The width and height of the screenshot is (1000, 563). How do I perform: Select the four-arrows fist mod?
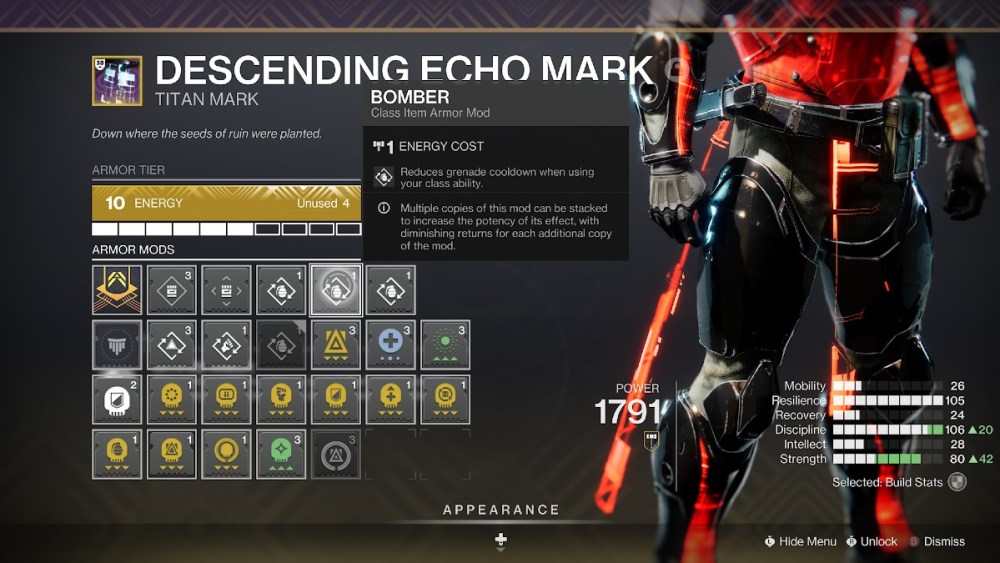pyautogui.click(x=226, y=290)
